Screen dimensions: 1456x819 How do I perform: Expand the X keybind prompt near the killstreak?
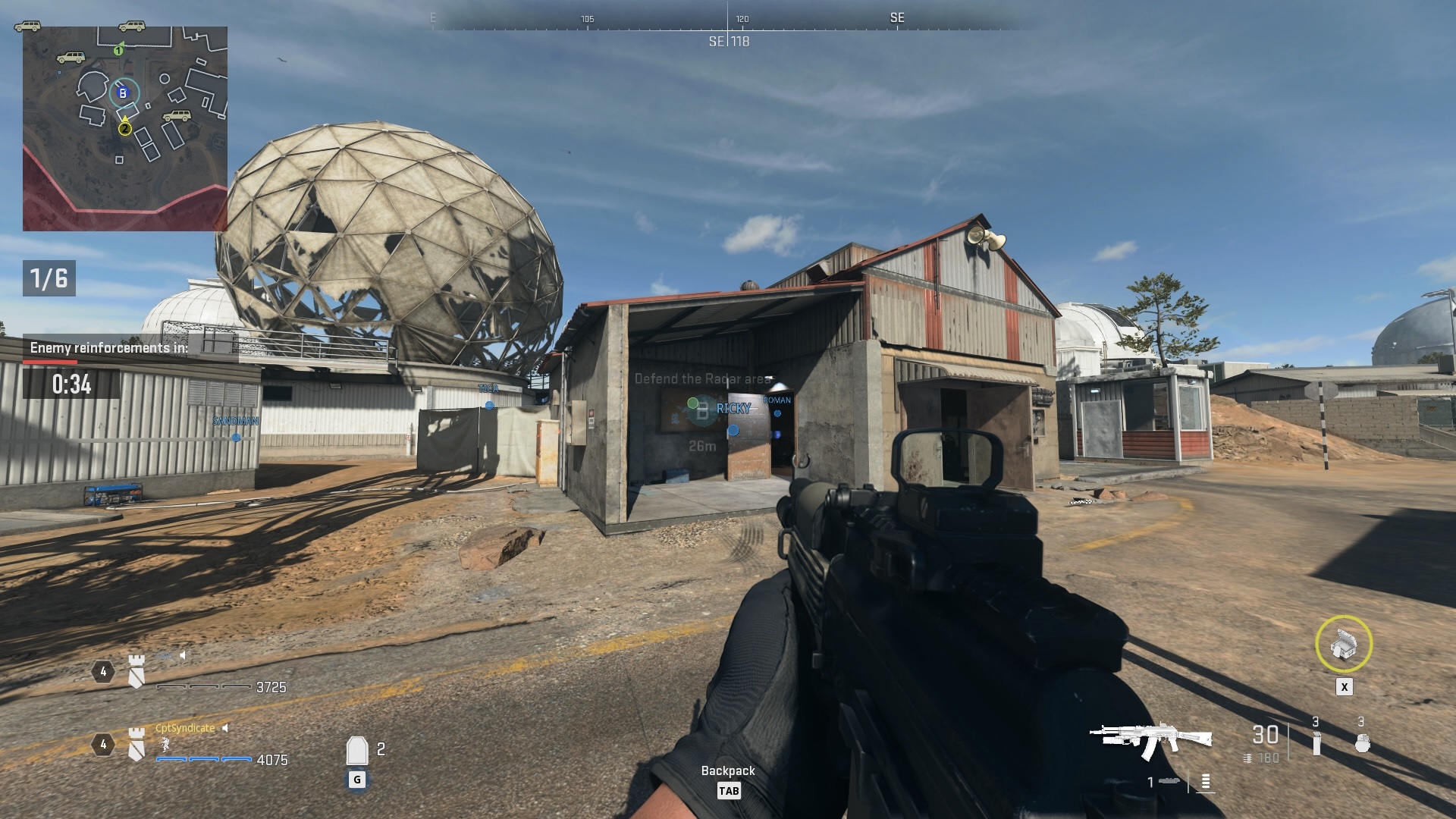click(x=1344, y=686)
